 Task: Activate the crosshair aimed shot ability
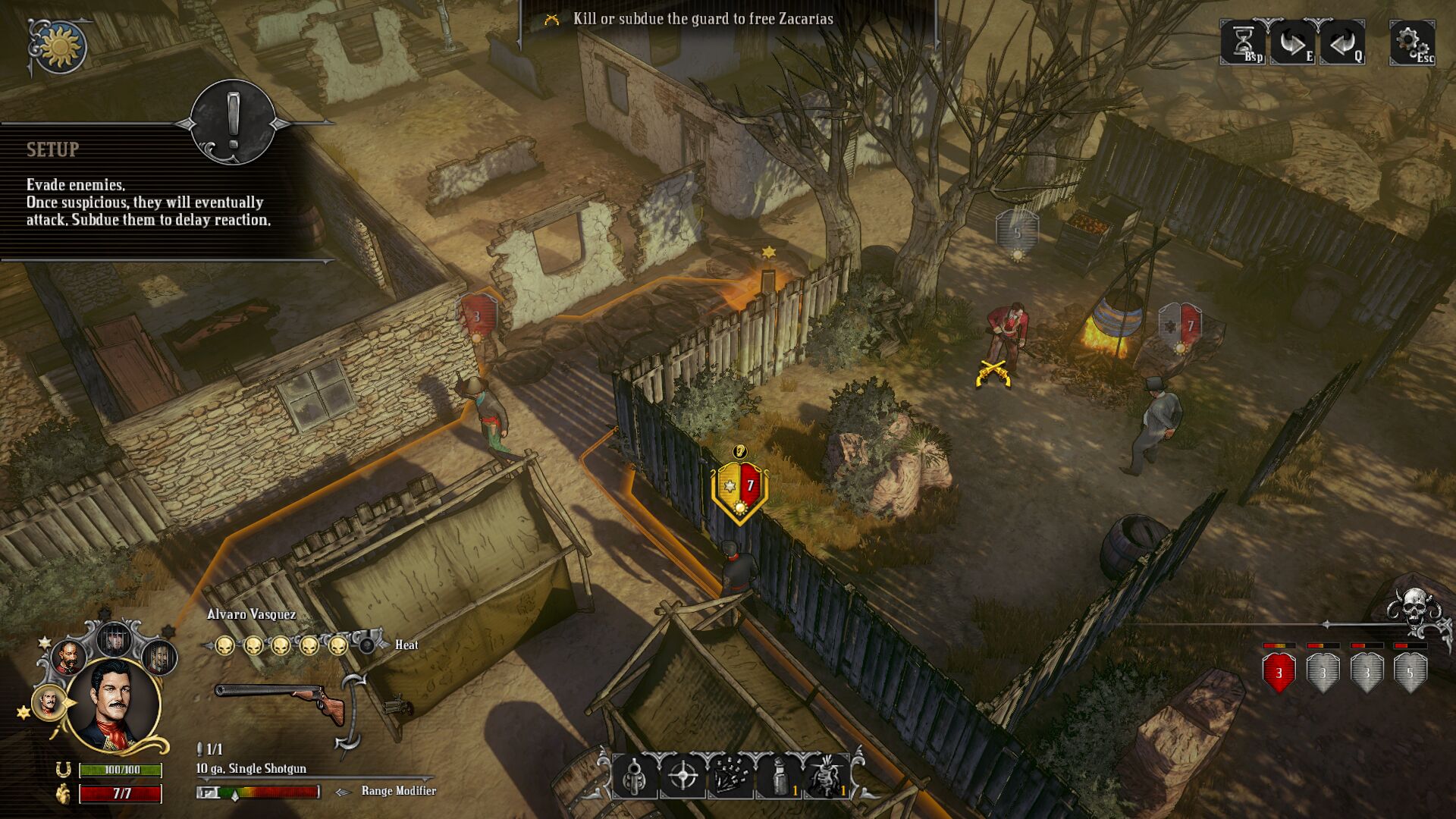click(x=683, y=776)
